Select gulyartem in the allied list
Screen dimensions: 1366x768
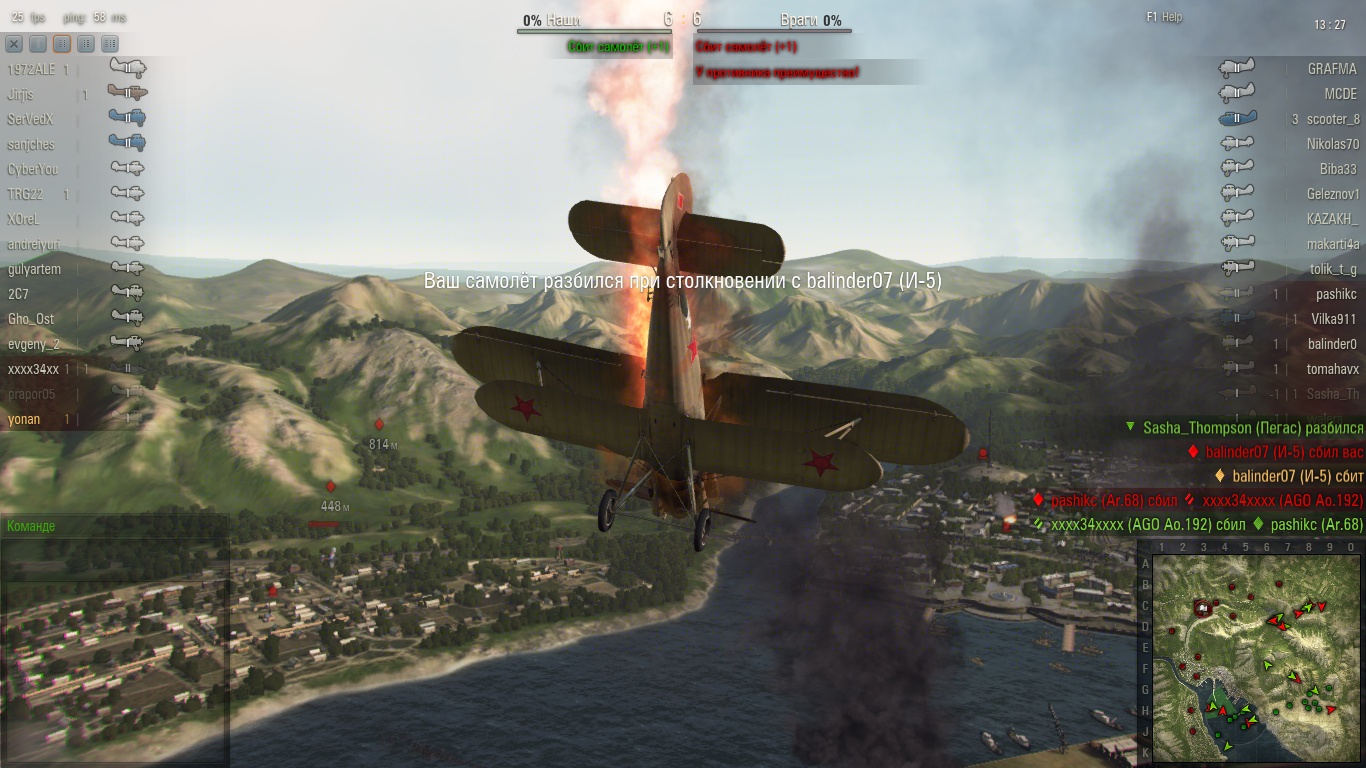[34, 270]
